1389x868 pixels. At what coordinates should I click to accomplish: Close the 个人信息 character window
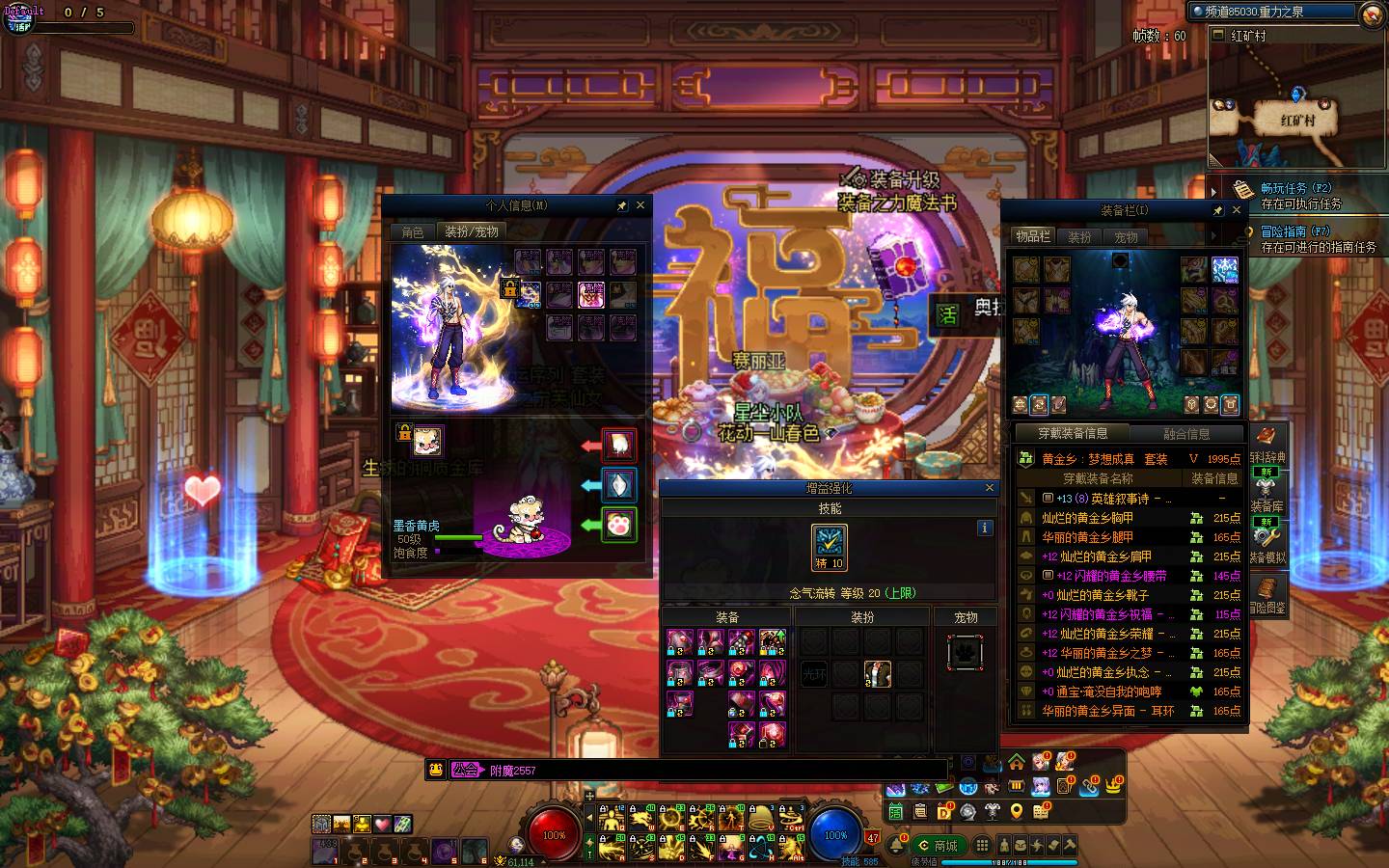click(x=640, y=205)
